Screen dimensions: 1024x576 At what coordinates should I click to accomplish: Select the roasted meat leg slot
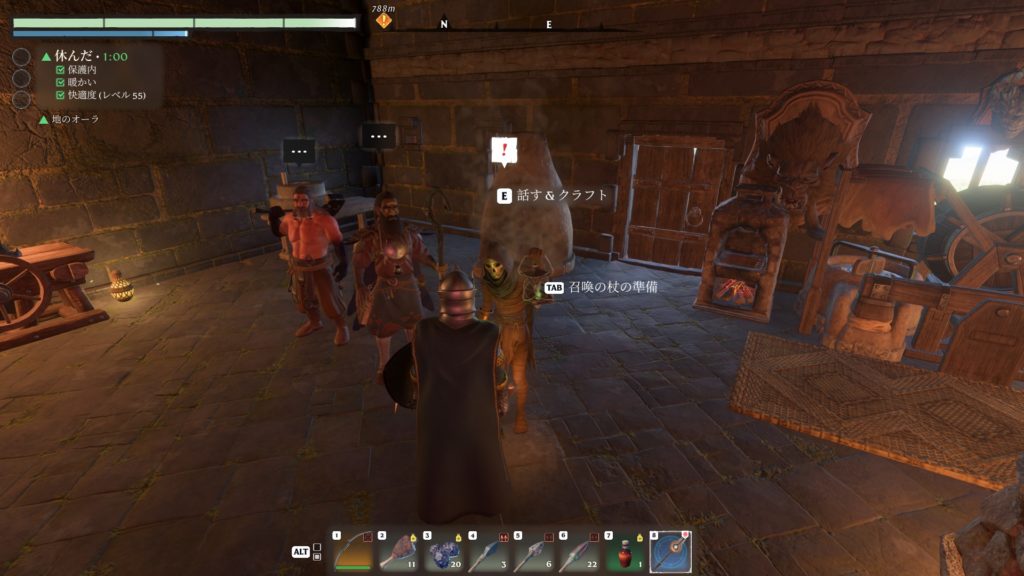[x=398, y=551]
